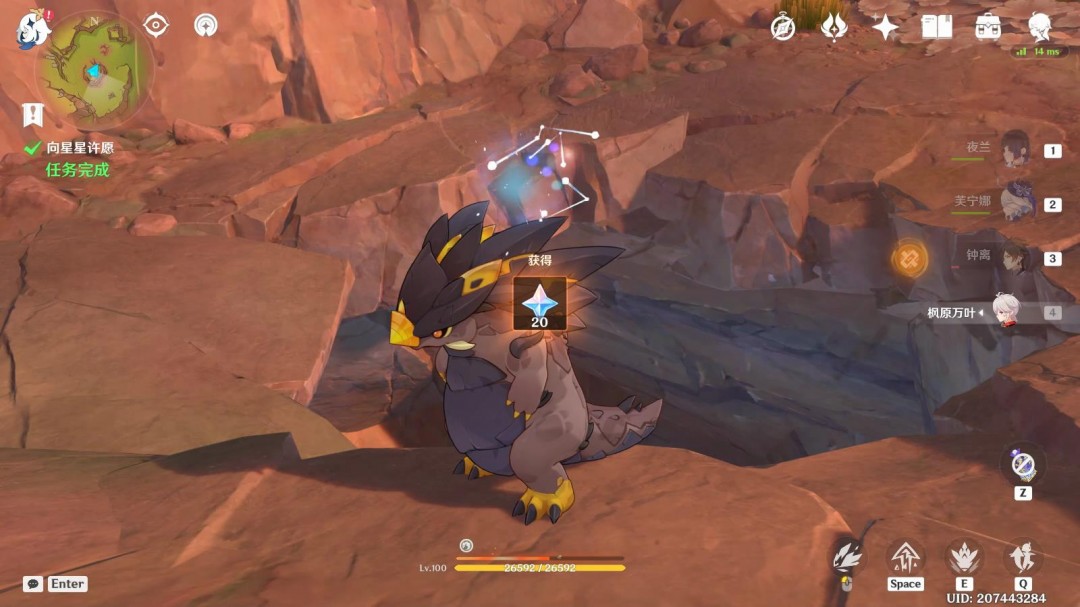The width and height of the screenshot is (1080, 607).
Task: Open the quest banner icon with exclamation mark
Action: point(33,114)
